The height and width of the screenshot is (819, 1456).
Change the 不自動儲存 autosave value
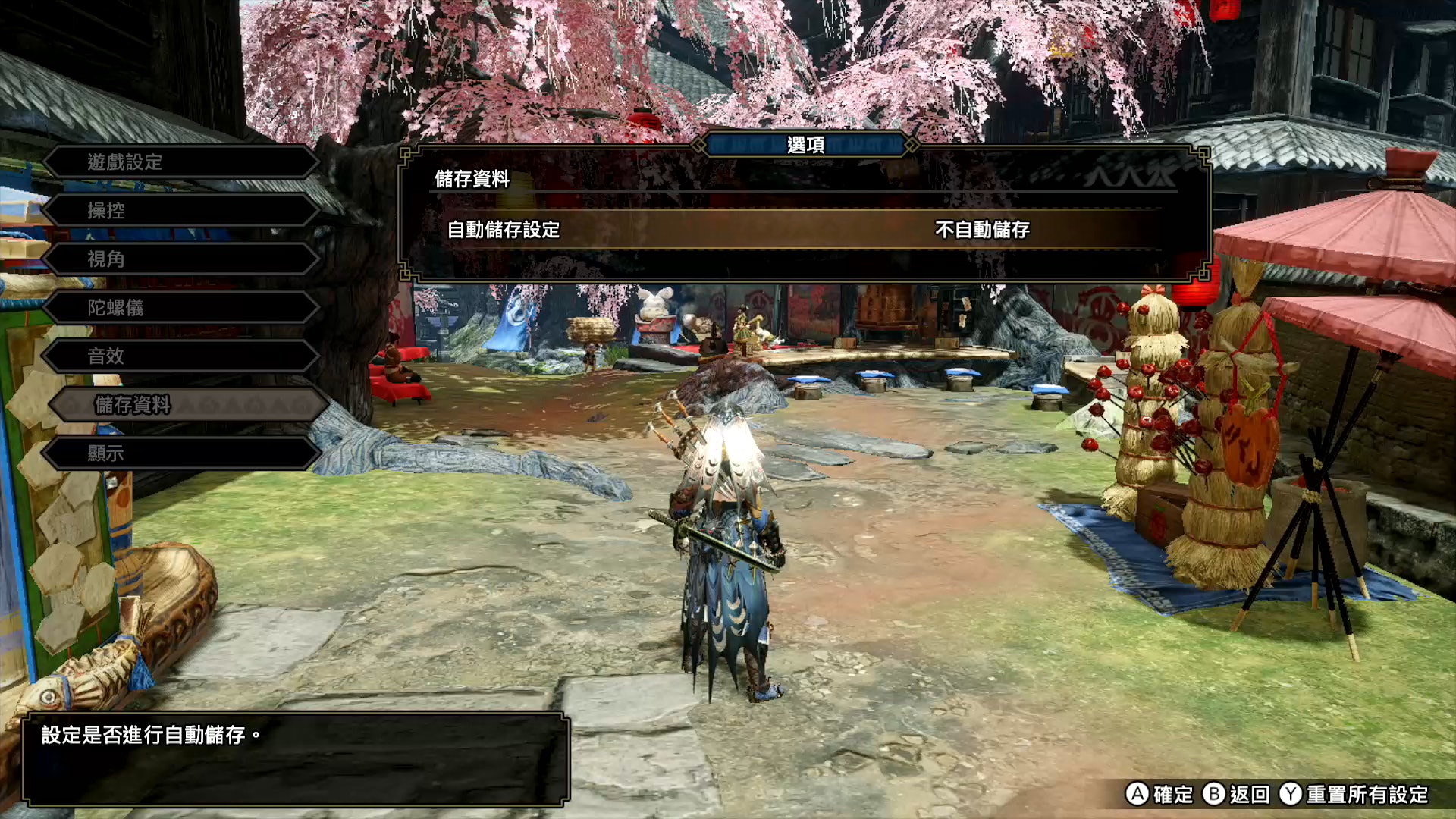pyautogui.click(x=982, y=230)
